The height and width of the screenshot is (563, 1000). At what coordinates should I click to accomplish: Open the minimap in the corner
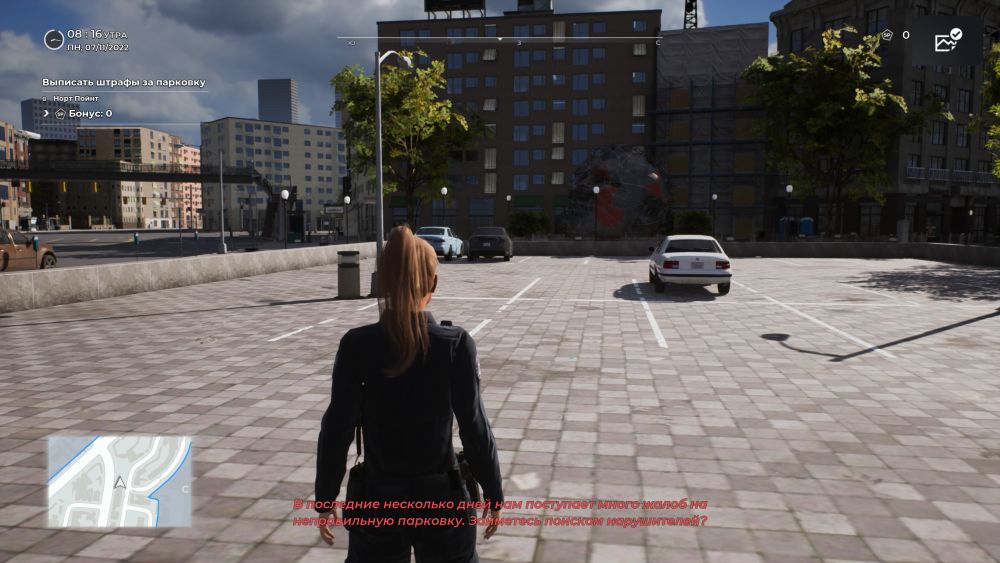coord(119,481)
